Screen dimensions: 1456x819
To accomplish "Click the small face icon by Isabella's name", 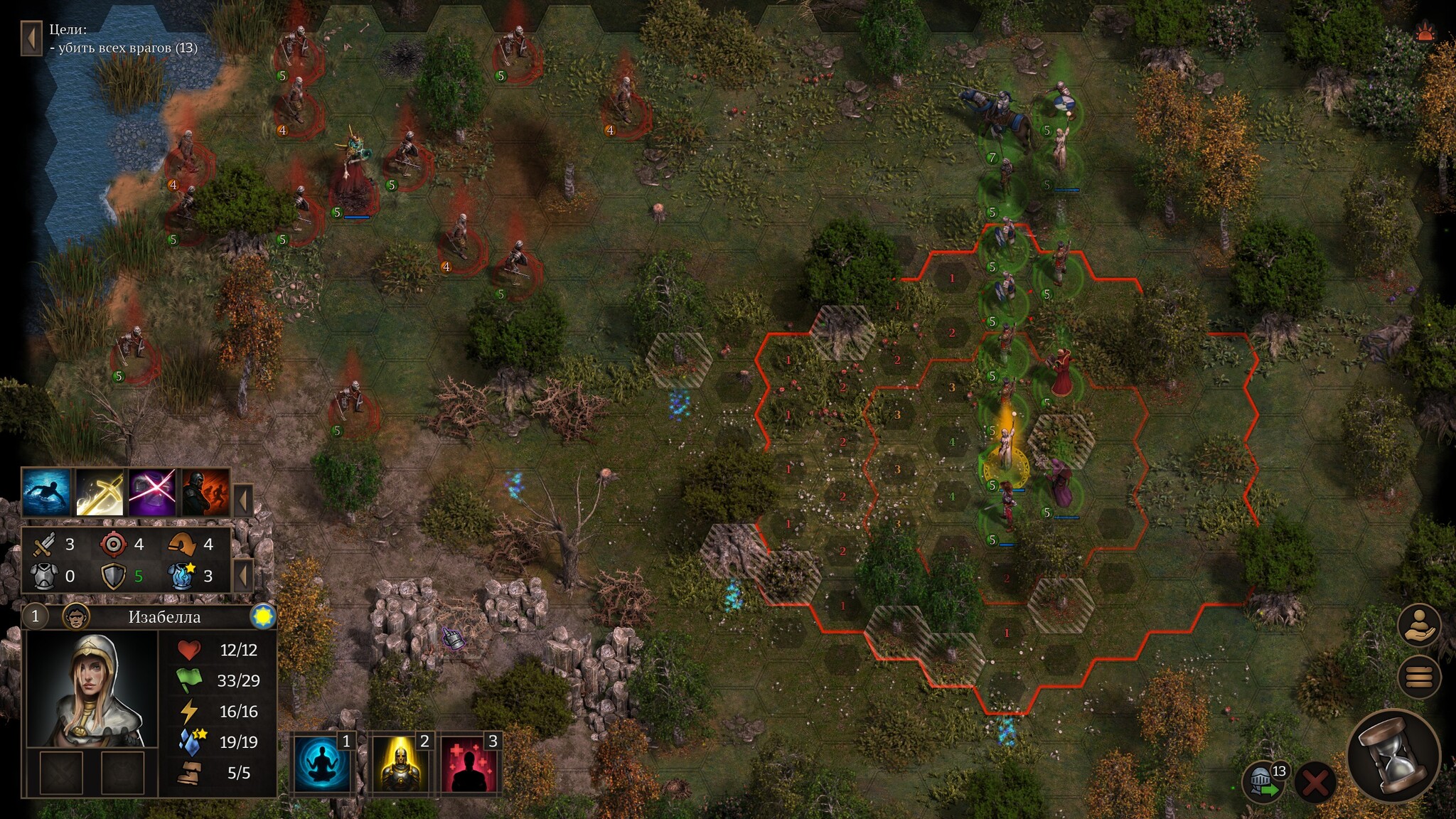I will click(76, 616).
